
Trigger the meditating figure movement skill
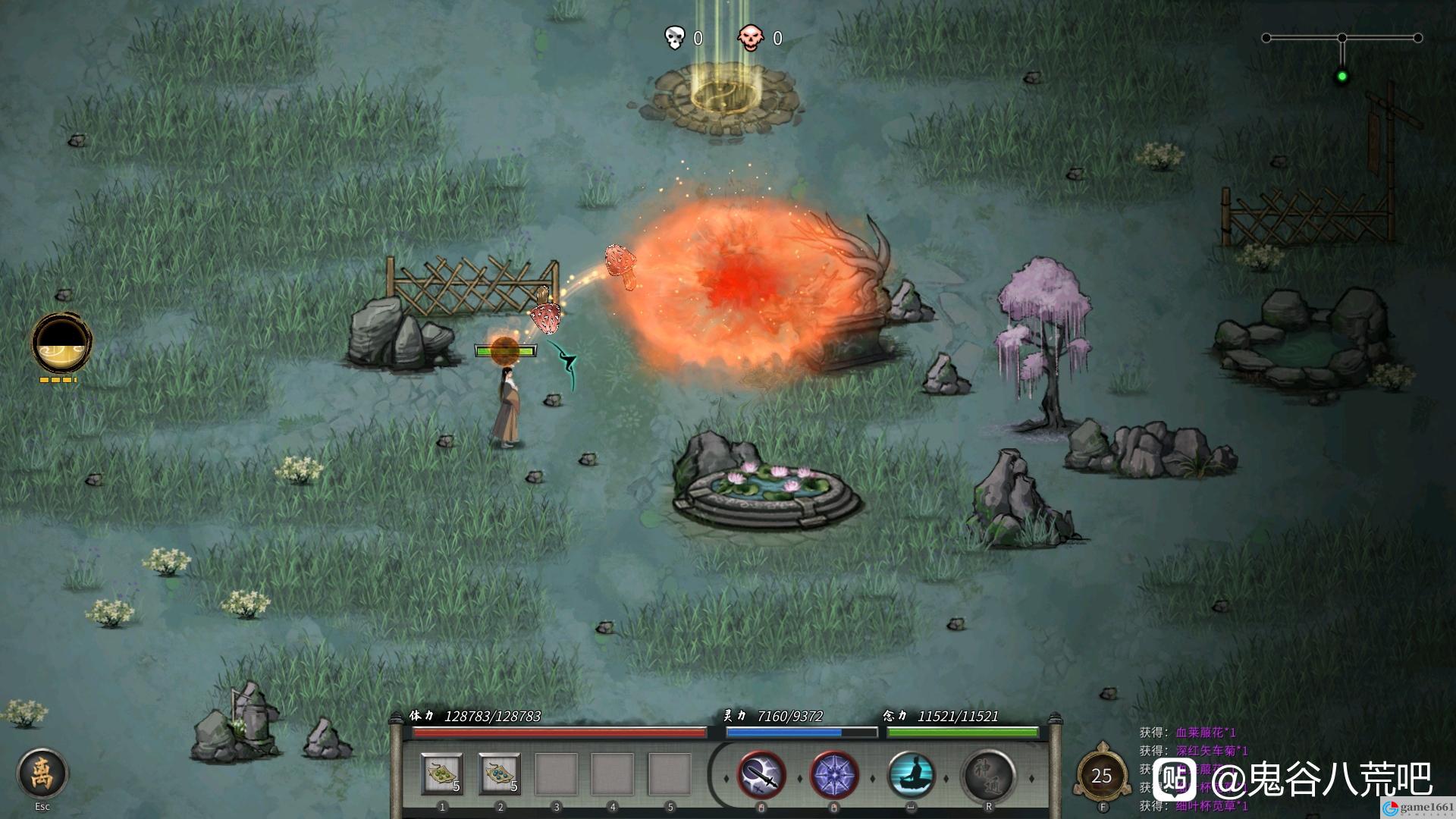pos(911,776)
